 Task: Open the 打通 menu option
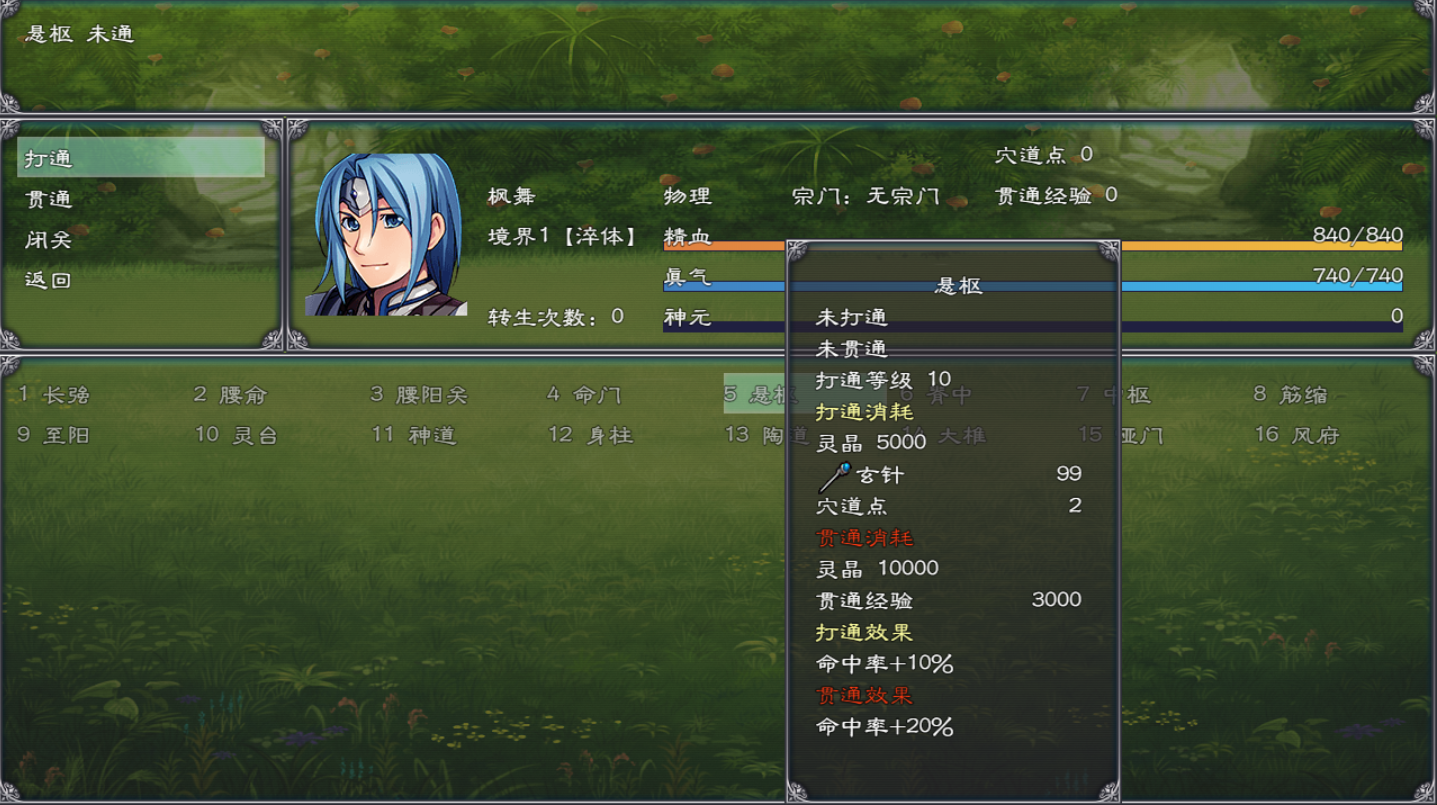click(x=47, y=157)
